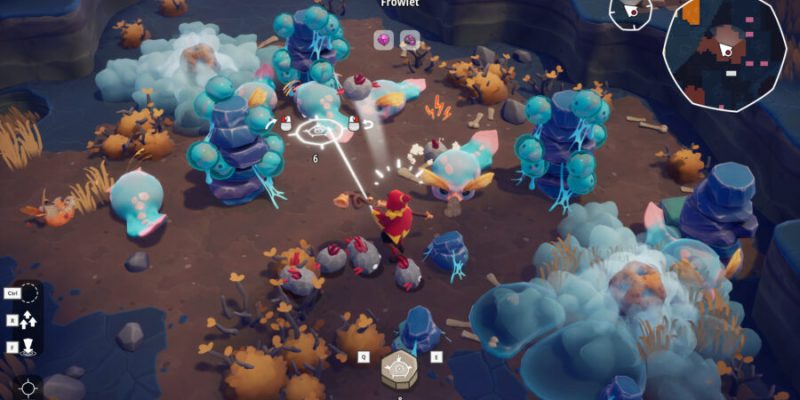Click the dark purple gem status icon

click(409, 39)
